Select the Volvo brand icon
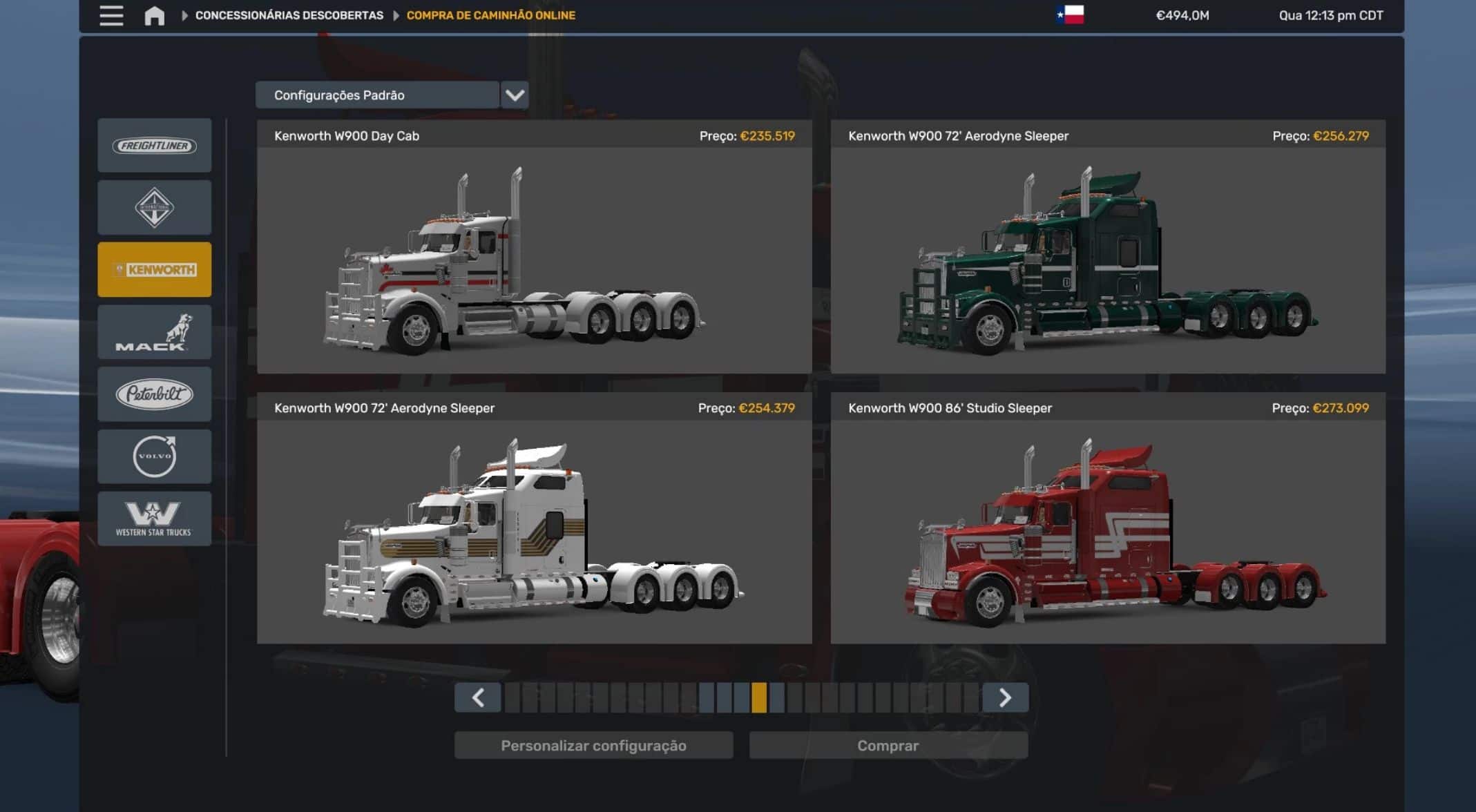Viewport: 1476px width, 812px height. point(154,456)
